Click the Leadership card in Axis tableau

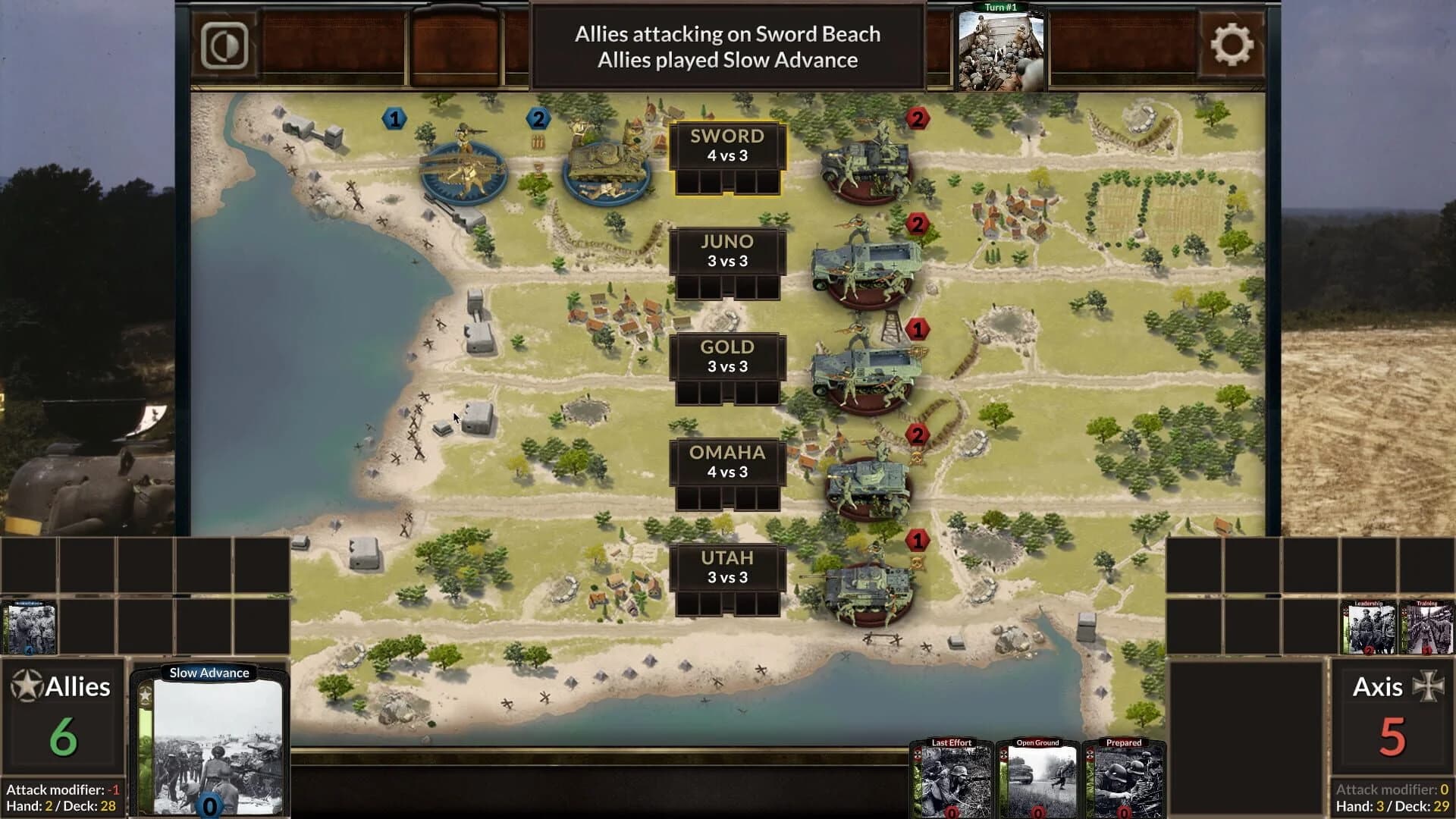[1367, 626]
